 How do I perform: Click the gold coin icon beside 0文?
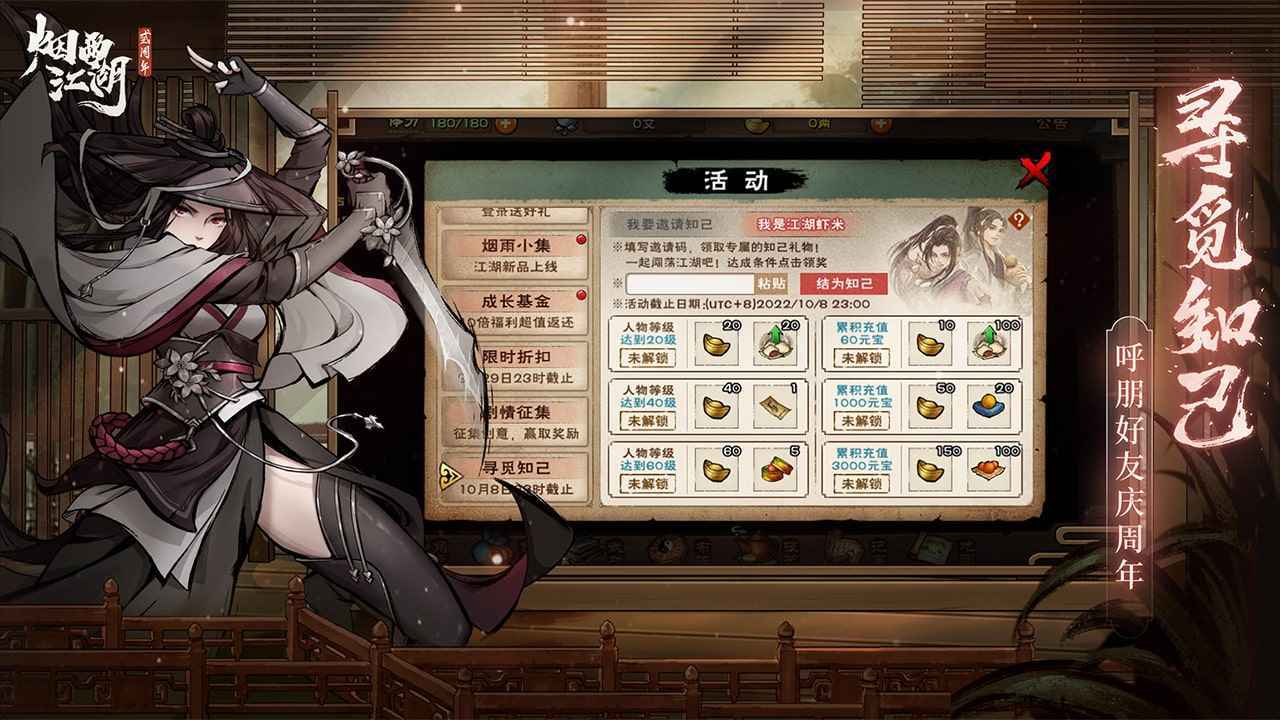click(x=755, y=127)
